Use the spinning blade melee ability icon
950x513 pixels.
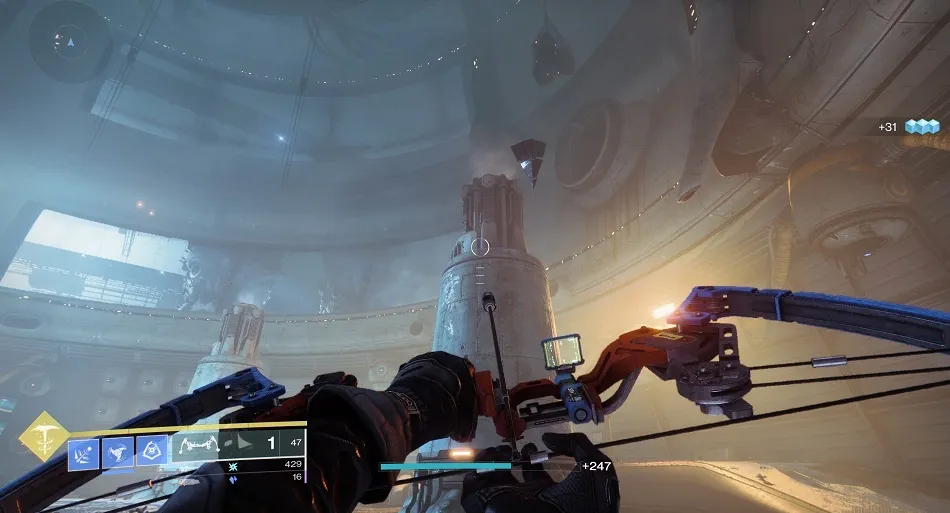pyautogui.click(x=119, y=453)
